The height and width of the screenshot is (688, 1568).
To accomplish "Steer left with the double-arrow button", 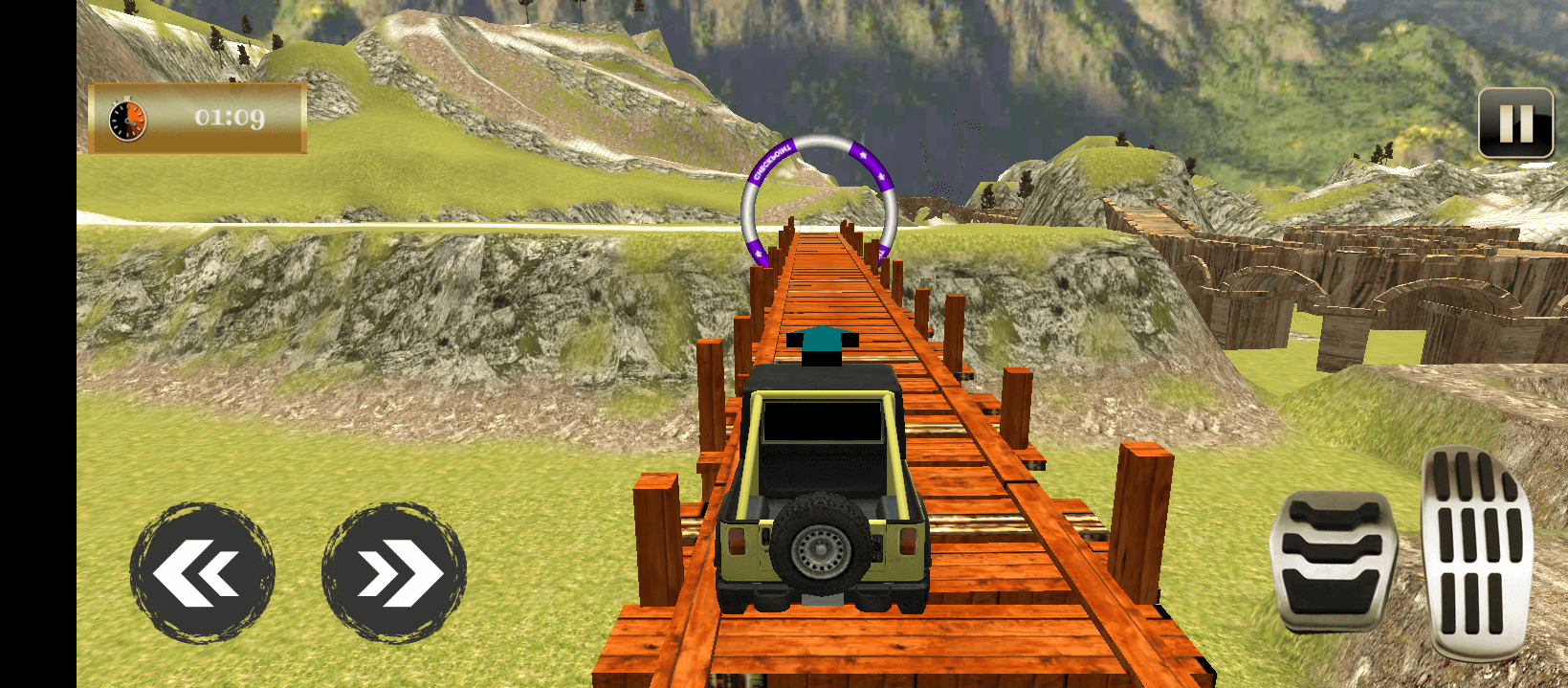I will click(x=202, y=572).
